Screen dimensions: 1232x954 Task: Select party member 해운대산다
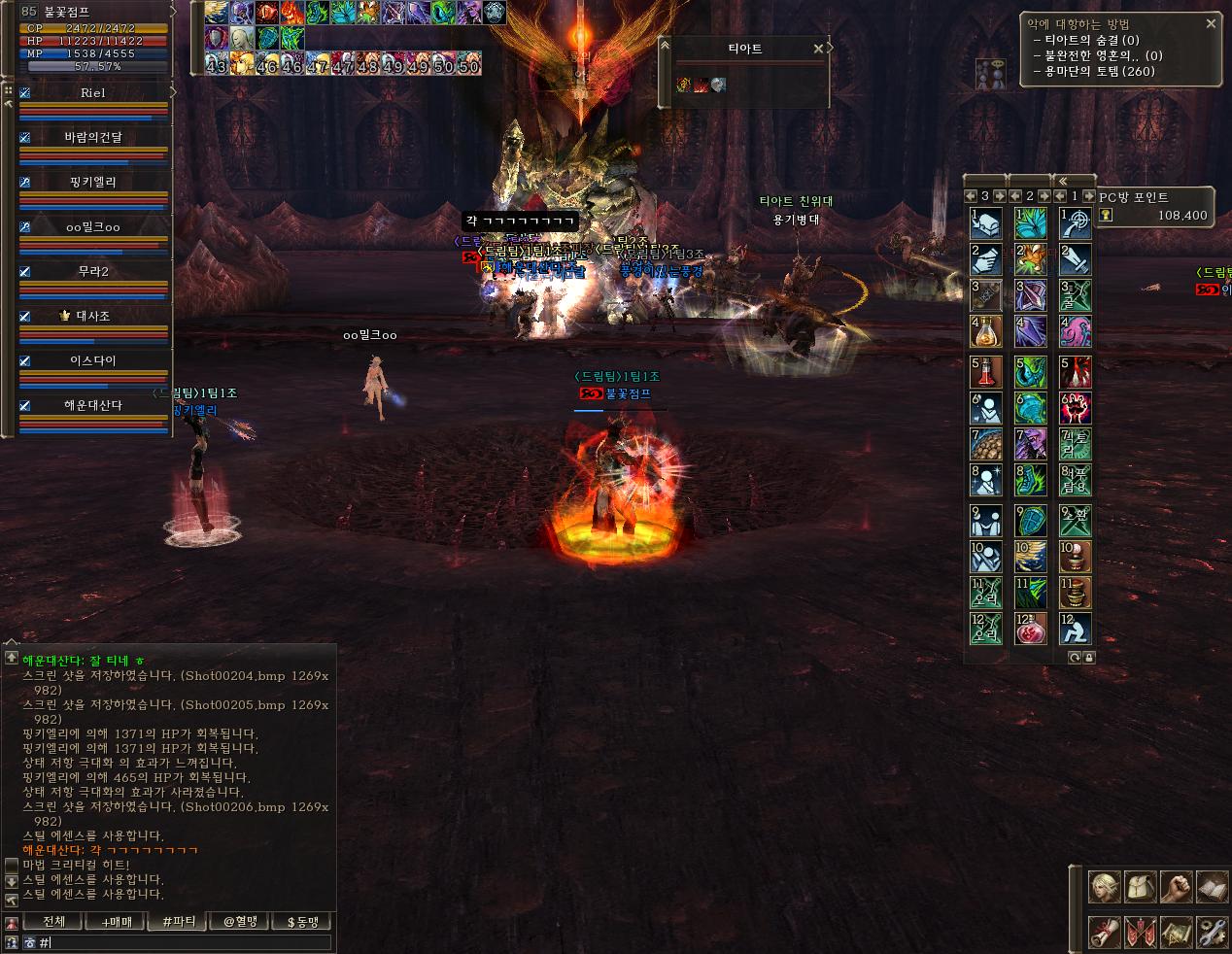coord(93,405)
